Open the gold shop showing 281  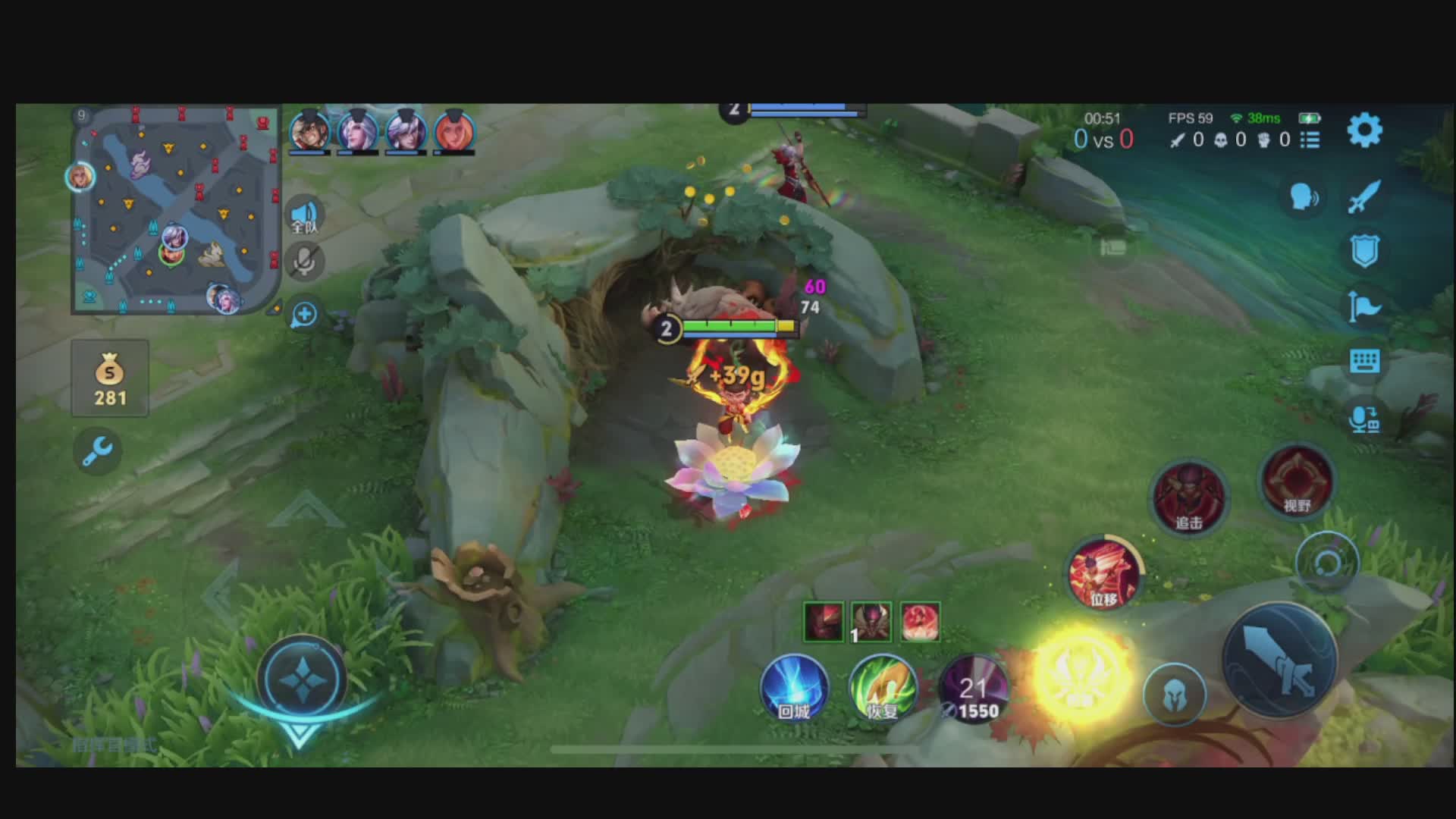click(x=110, y=378)
